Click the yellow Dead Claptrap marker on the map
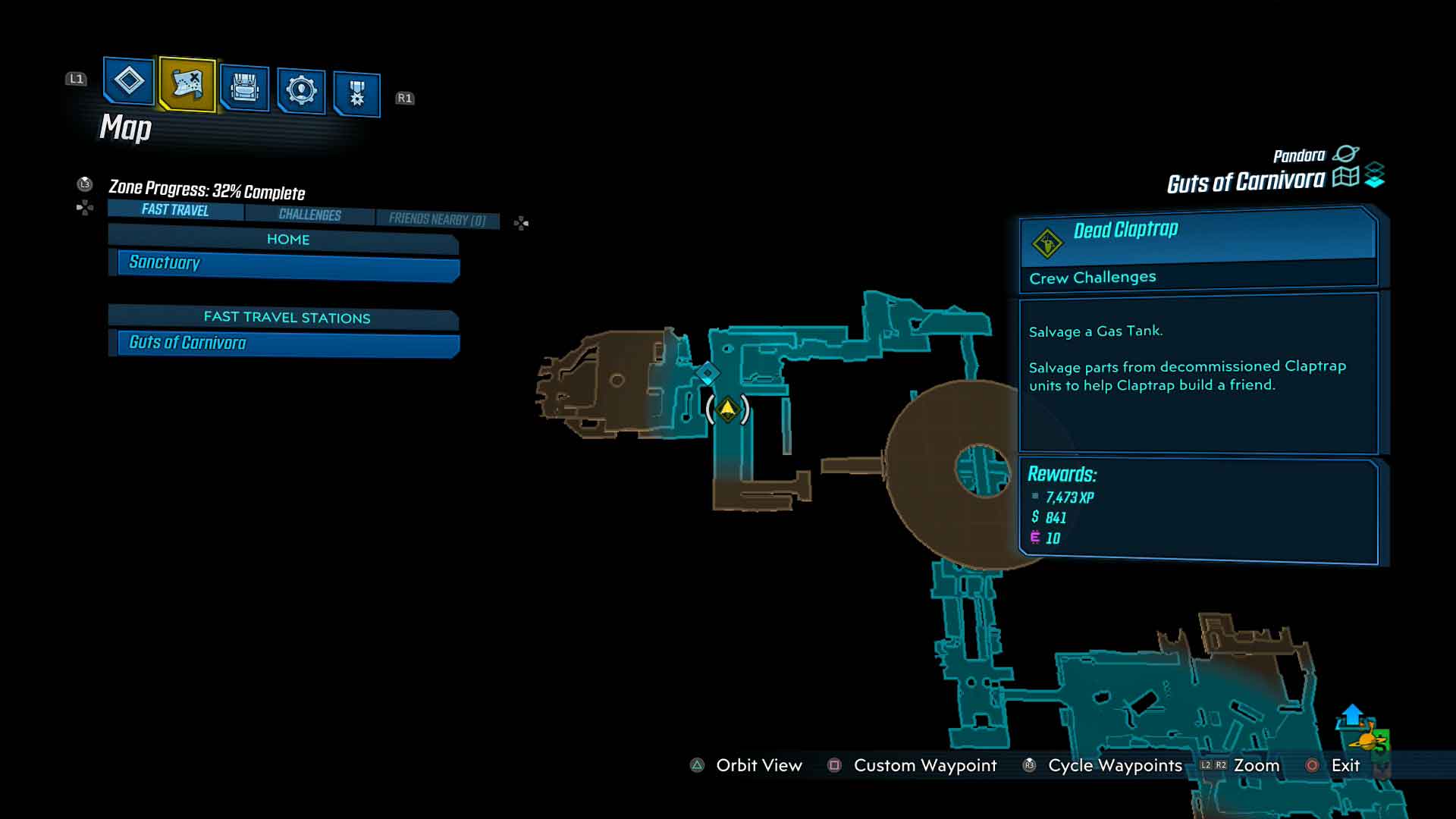The width and height of the screenshot is (1456, 819). 727,409
